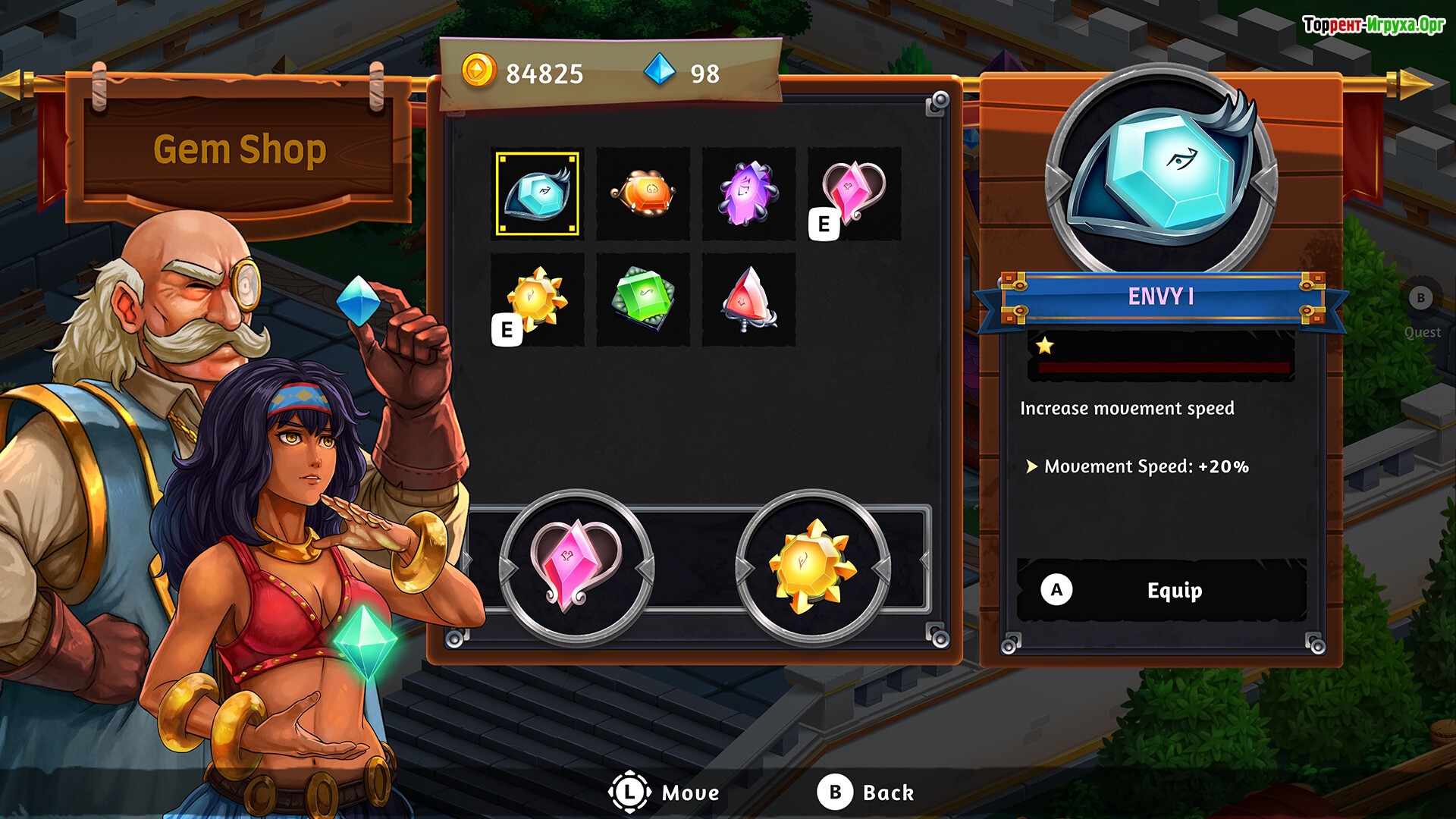Go back from the Gem Shop
1456x819 pixels.
(x=866, y=792)
